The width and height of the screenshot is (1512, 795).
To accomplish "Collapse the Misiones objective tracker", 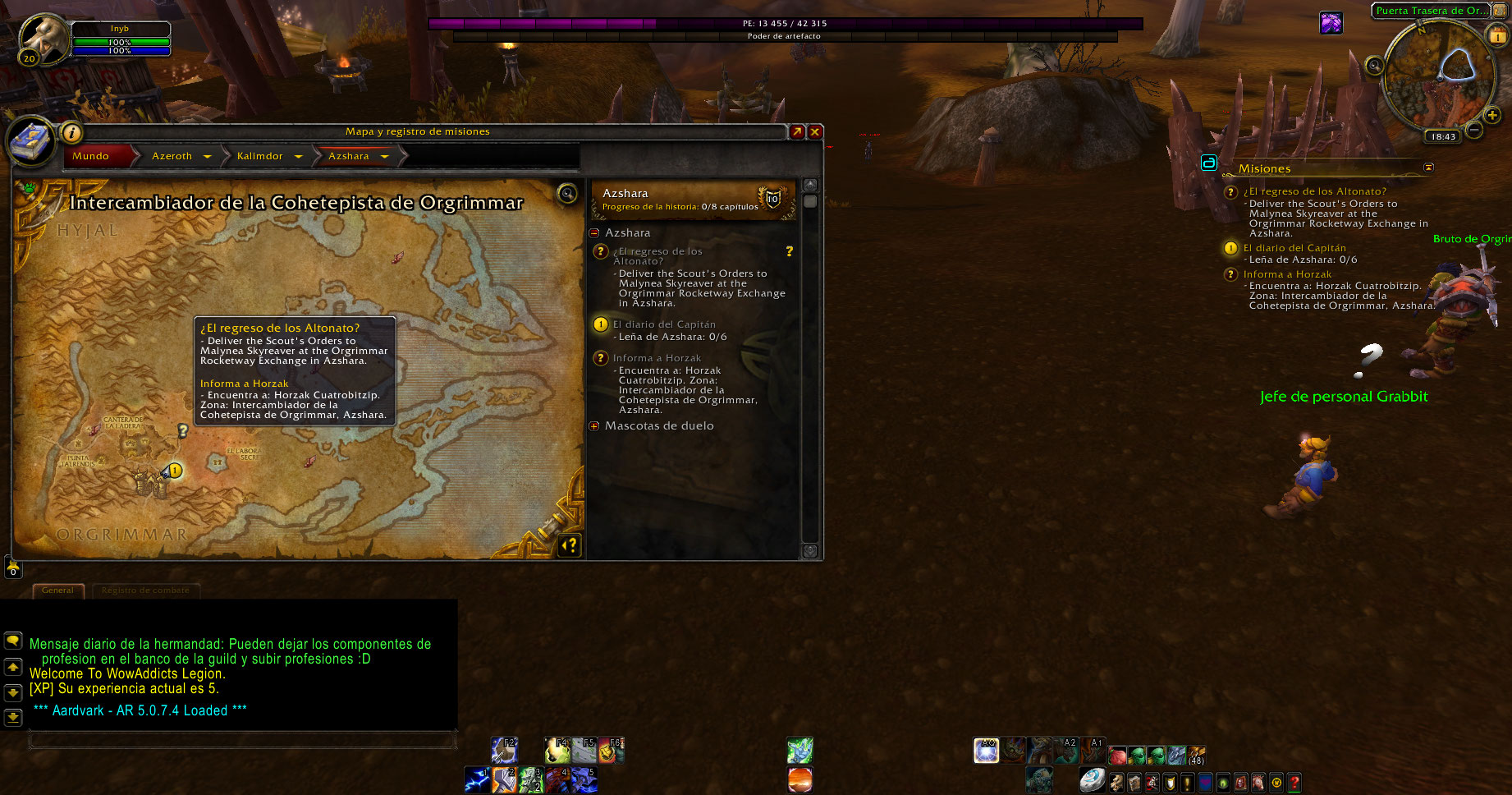I will [1428, 168].
